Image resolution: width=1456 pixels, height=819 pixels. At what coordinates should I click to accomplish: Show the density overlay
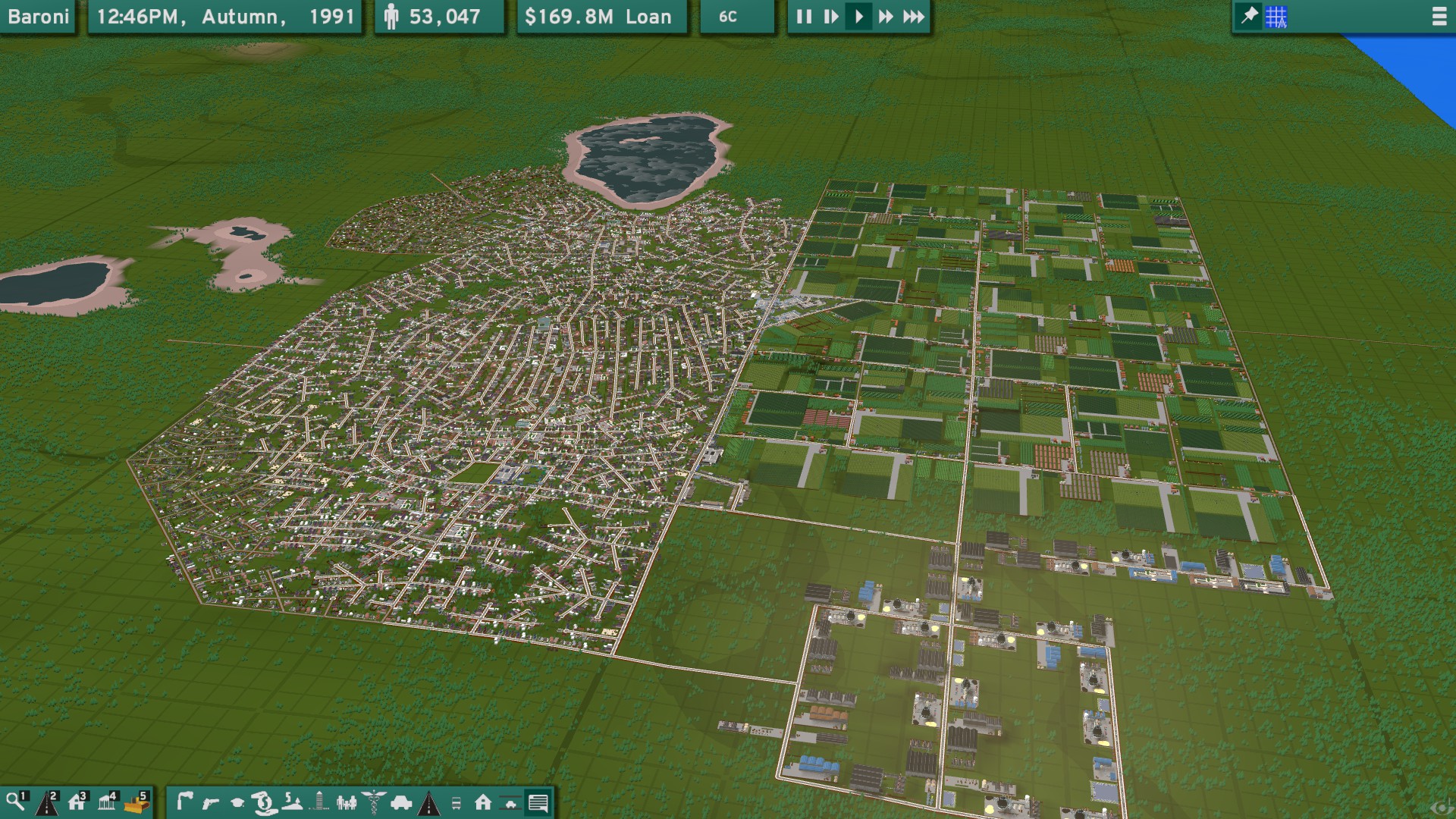[320, 802]
